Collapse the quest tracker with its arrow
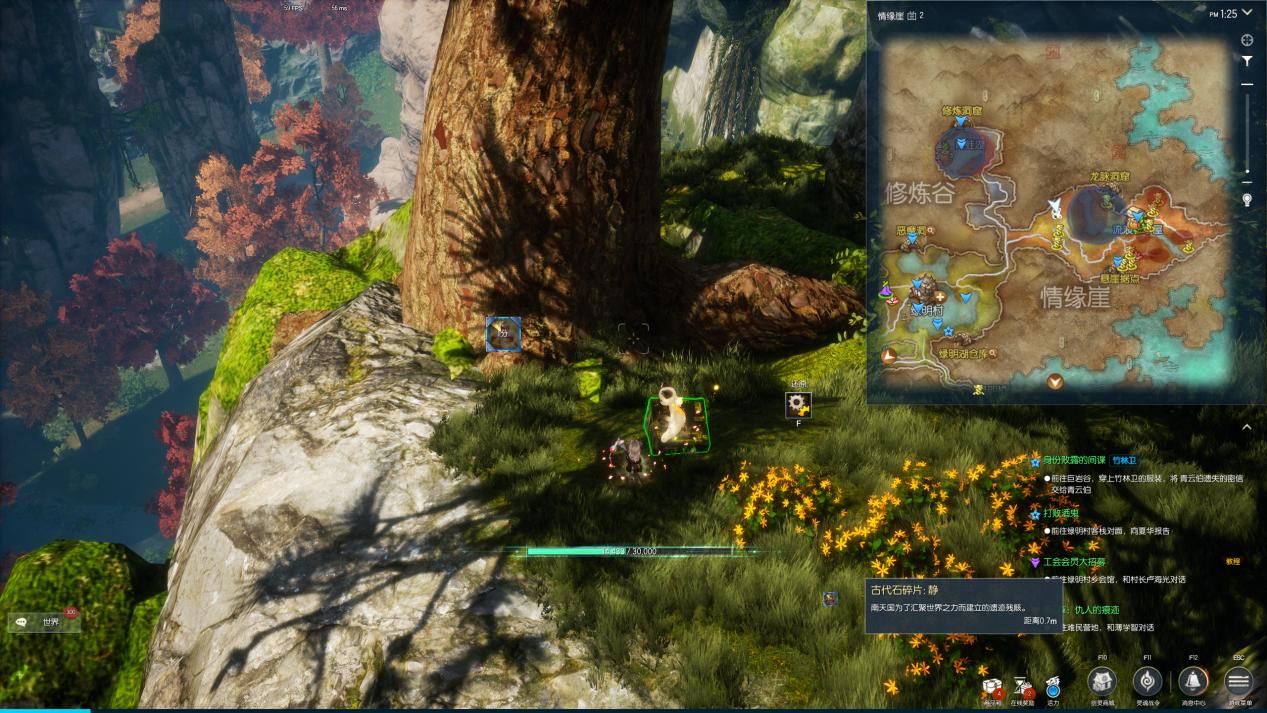Image resolution: width=1267 pixels, height=713 pixels. coord(1247,427)
